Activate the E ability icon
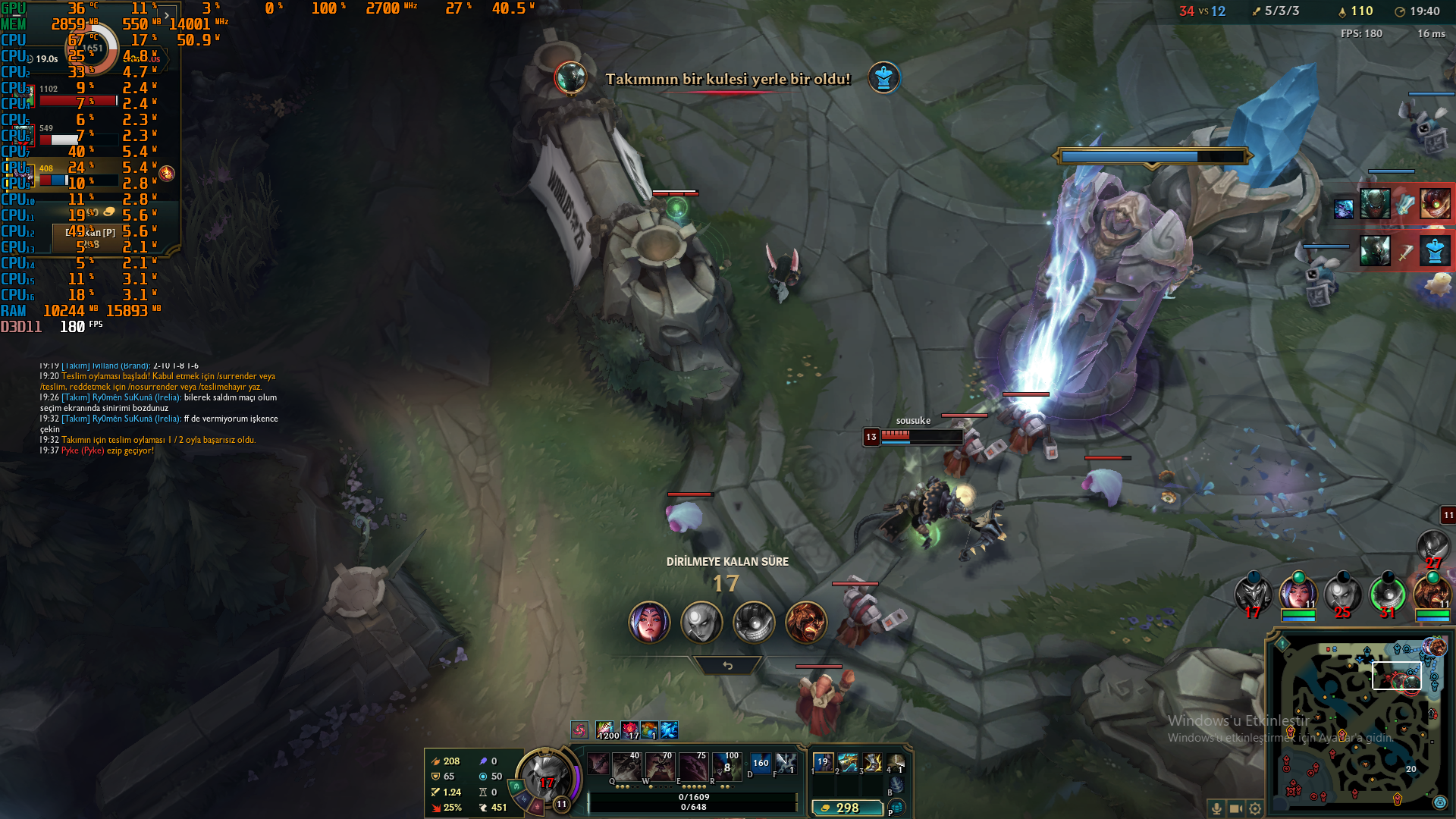1456x819 pixels. (692, 767)
